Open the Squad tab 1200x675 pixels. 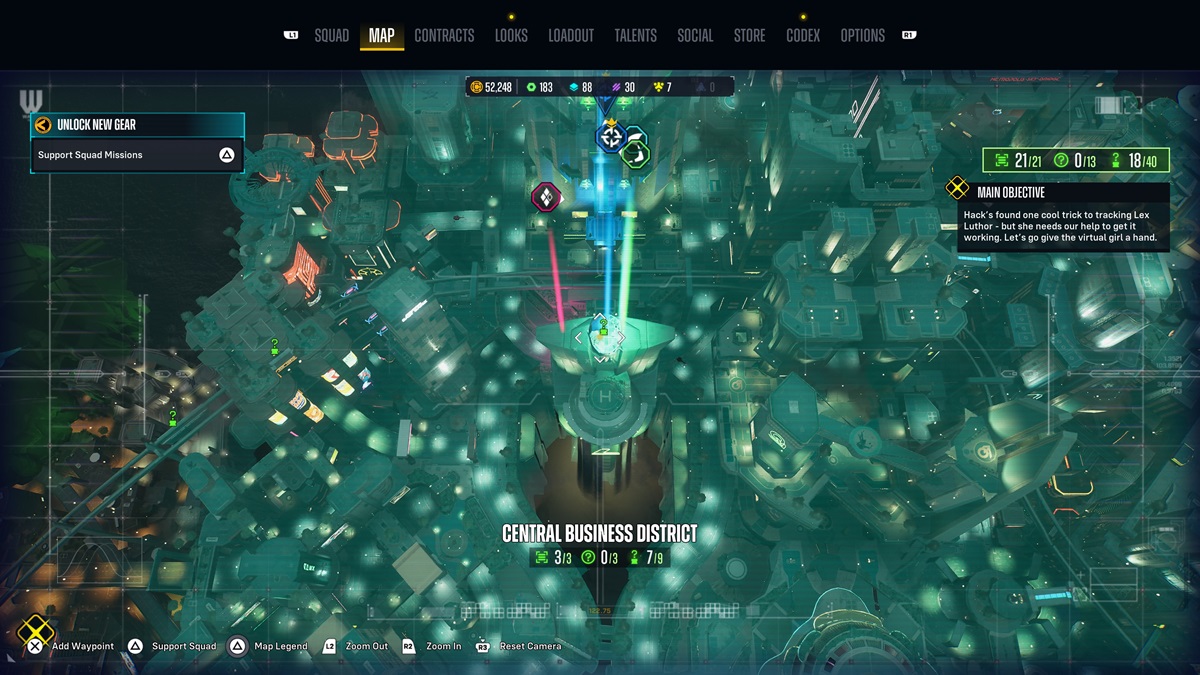click(x=331, y=36)
